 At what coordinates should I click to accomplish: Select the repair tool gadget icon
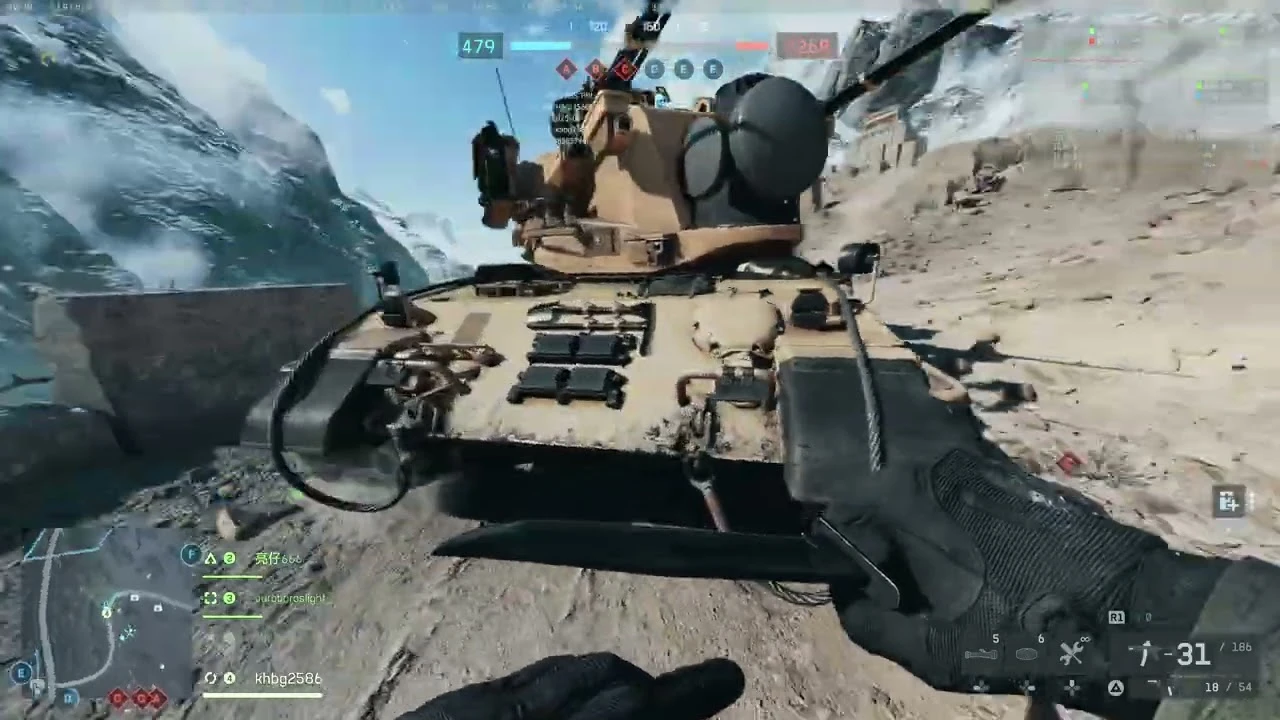pyautogui.click(x=1071, y=654)
